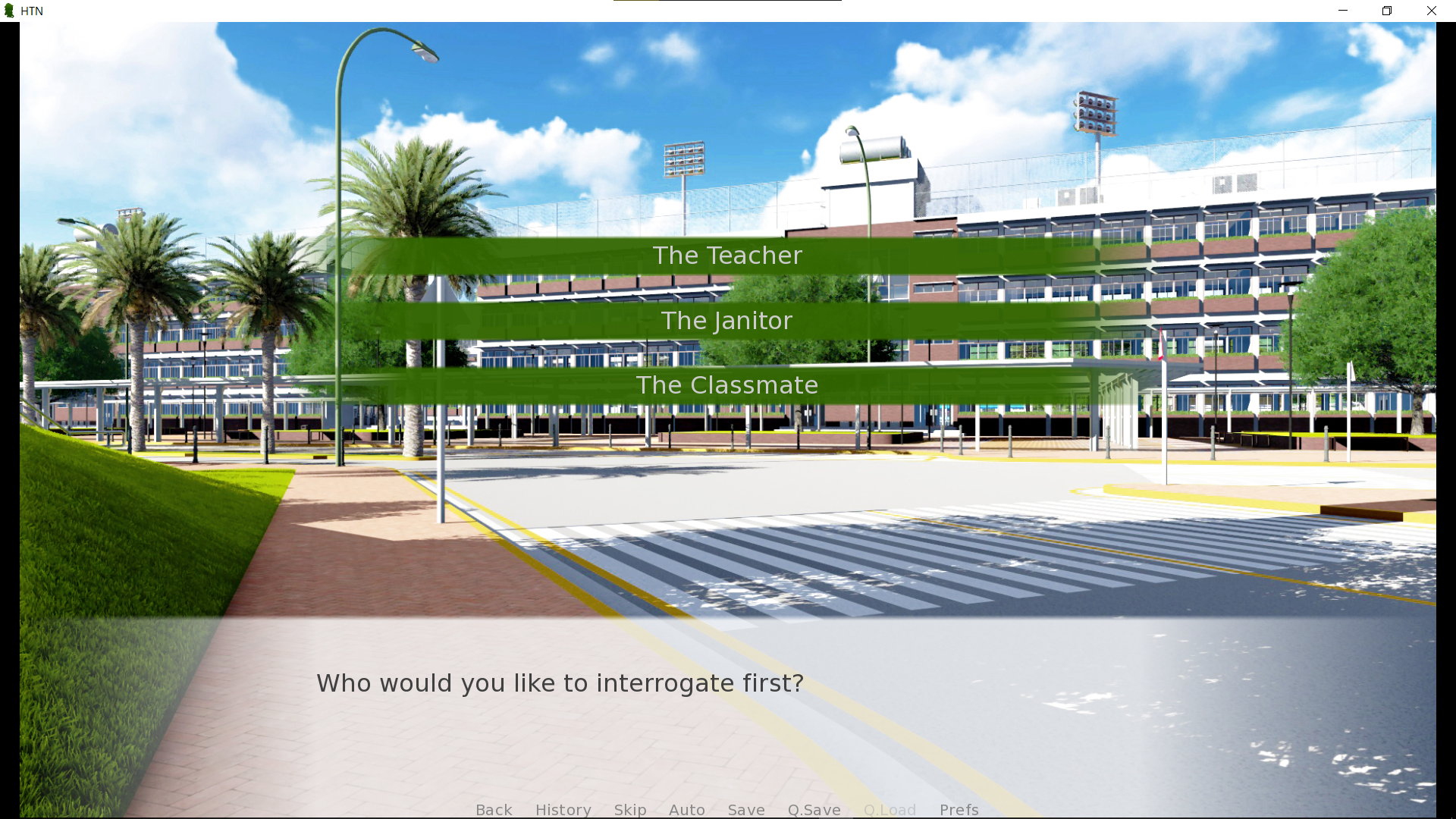Minimize the HTN game window
The width and height of the screenshot is (1456, 819).
[x=1343, y=11]
